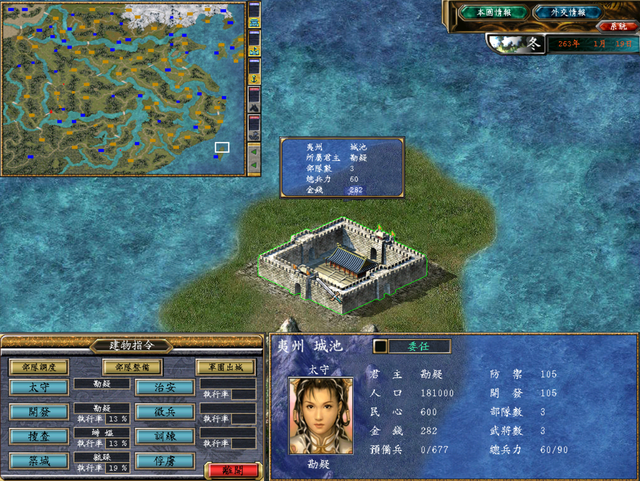Open the 俘虜 prisoners command
The width and height of the screenshot is (640, 481).
[x=164, y=461]
